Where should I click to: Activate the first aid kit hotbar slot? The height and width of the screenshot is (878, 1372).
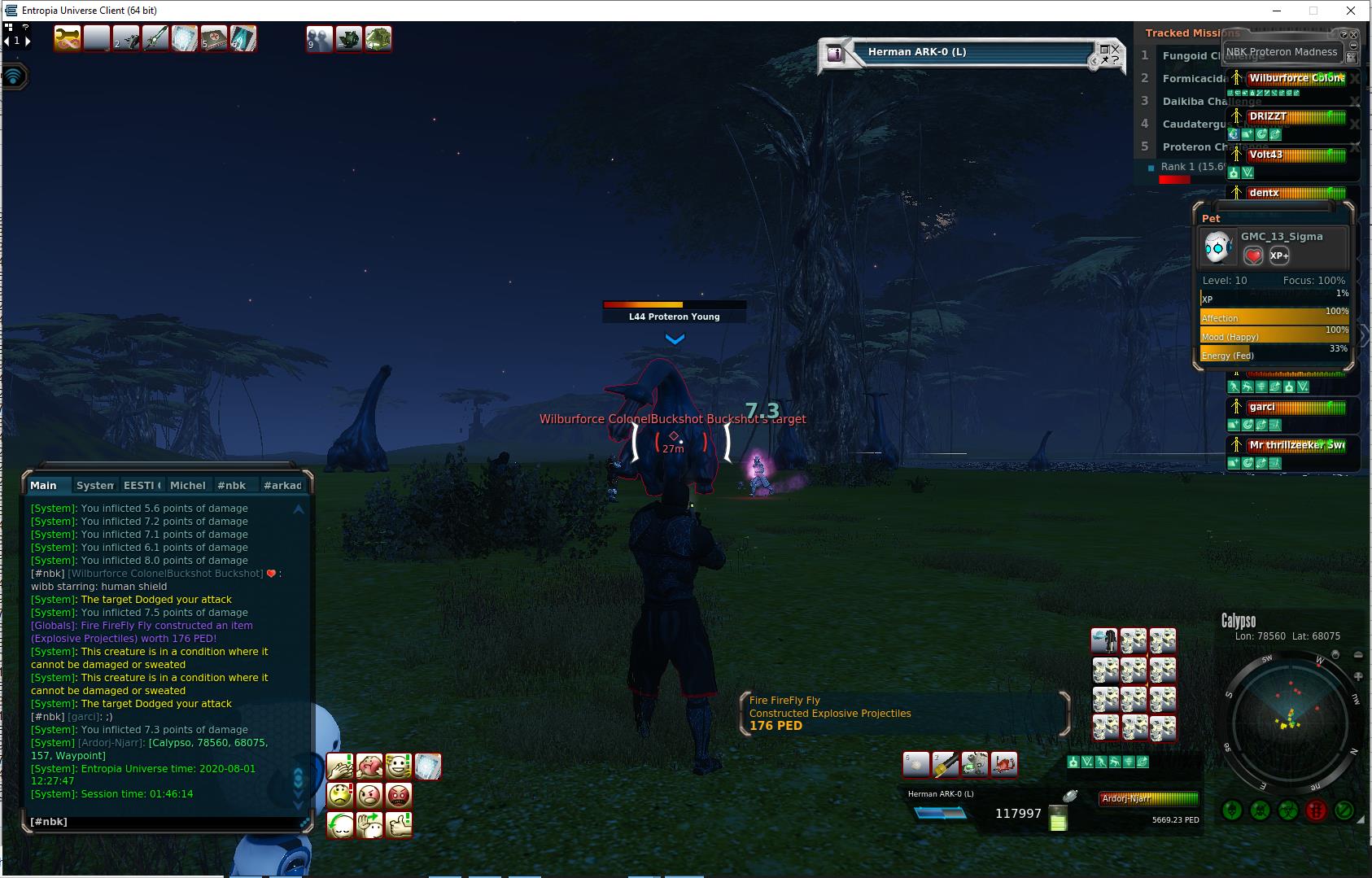[214, 38]
